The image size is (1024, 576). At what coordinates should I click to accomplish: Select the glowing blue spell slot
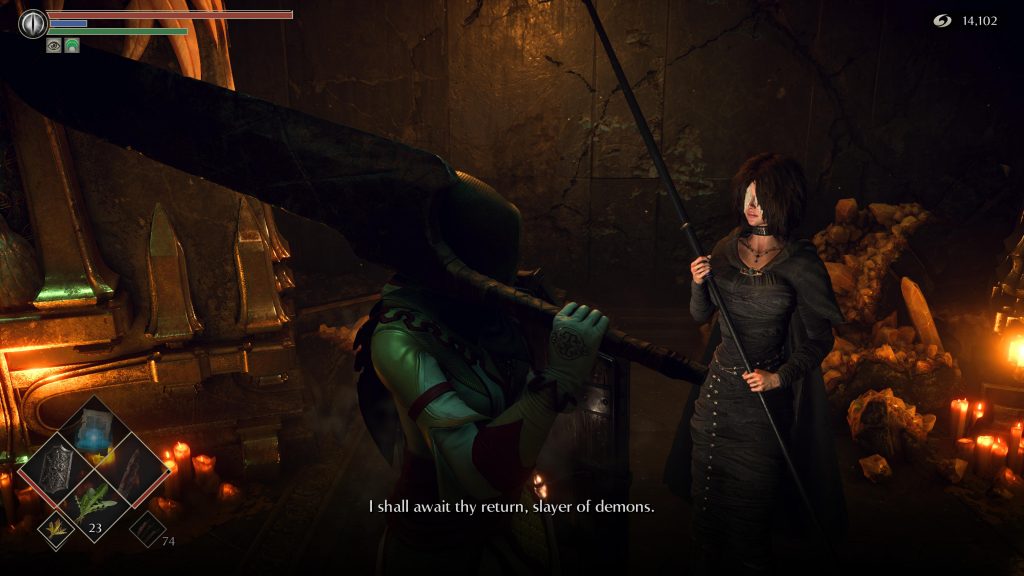point(94,433)
